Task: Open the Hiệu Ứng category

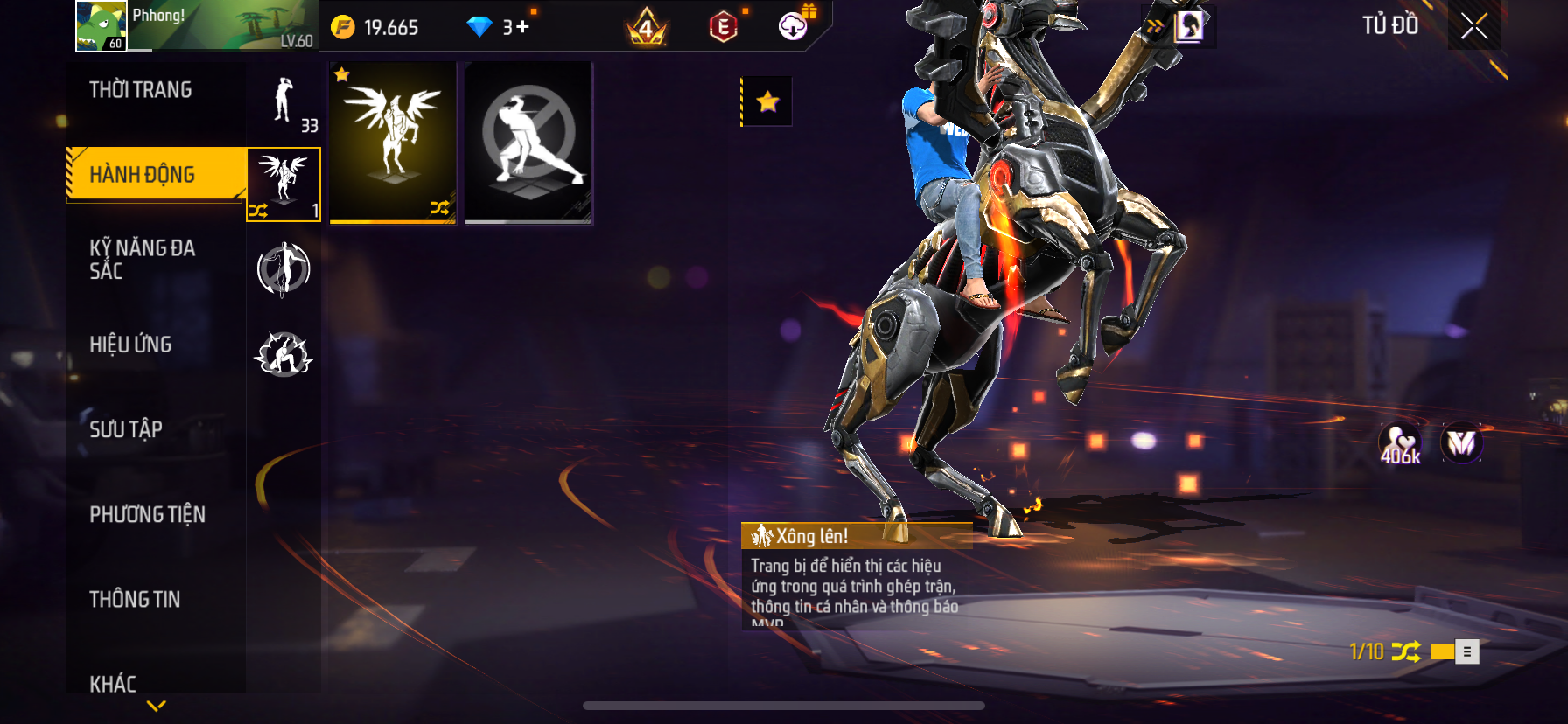Action: tap(130, 345)
